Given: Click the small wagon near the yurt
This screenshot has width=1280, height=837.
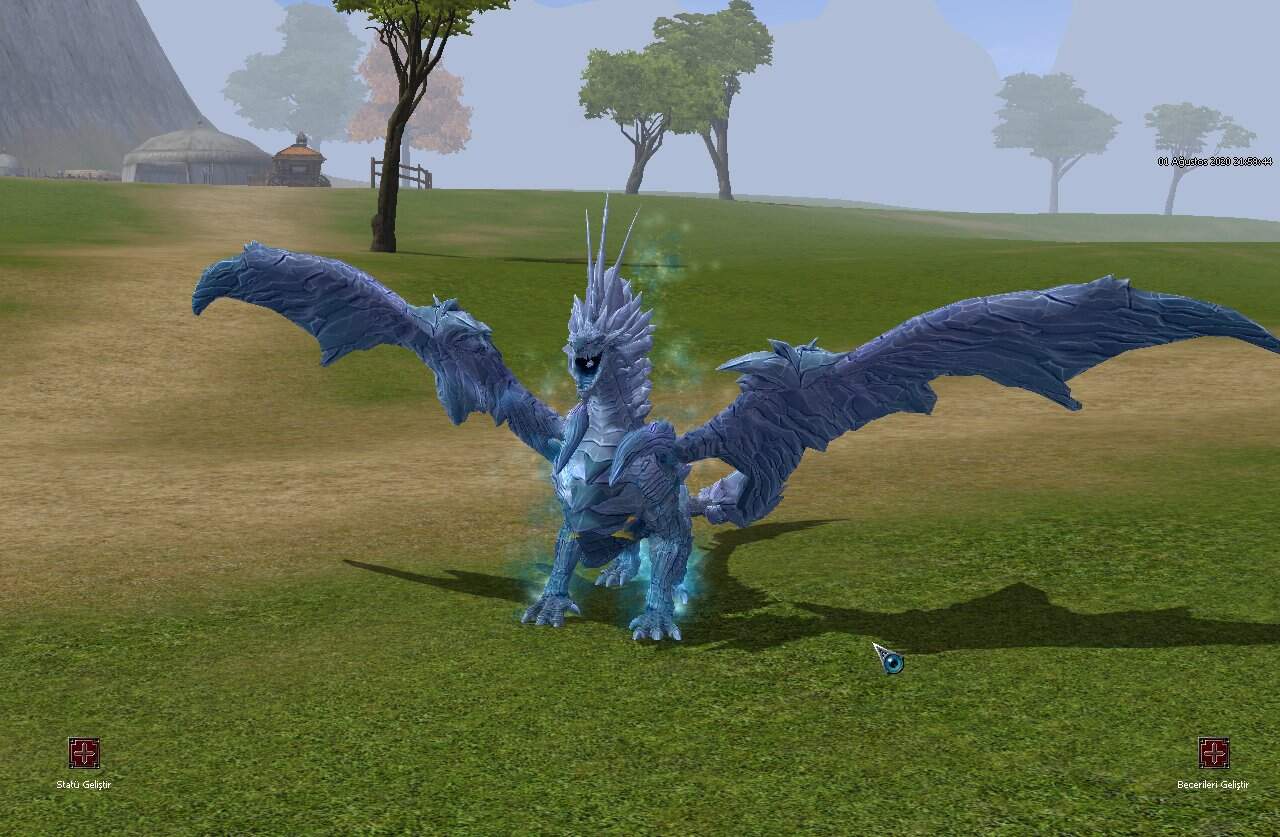Looking at the screenshot, I should [300, 165].
